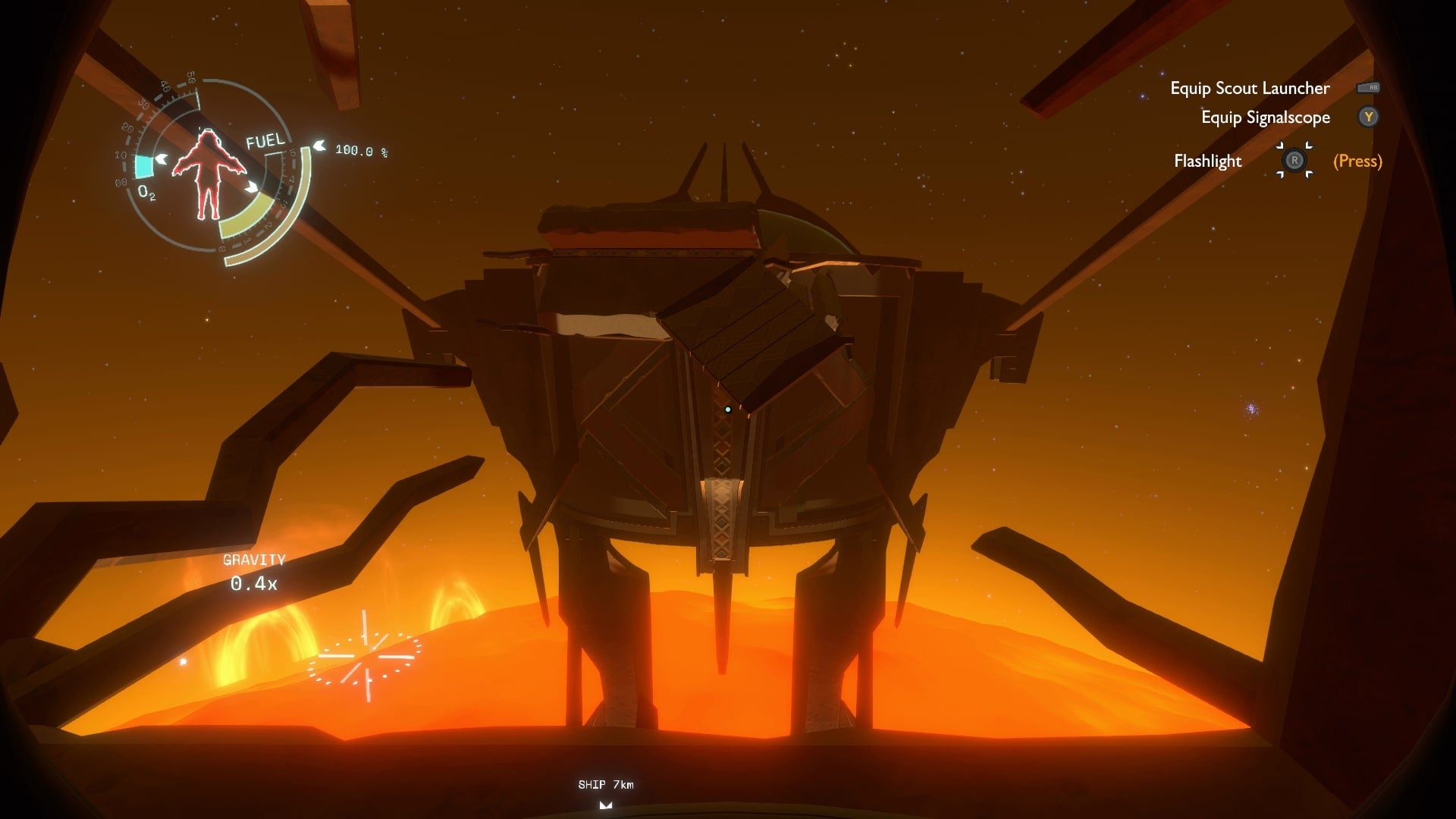Viewport: 1456px width, 819px height.
Task: Click the RB shoulder button icon beside Equip Scout Launcher
Action: point(1370,88)
